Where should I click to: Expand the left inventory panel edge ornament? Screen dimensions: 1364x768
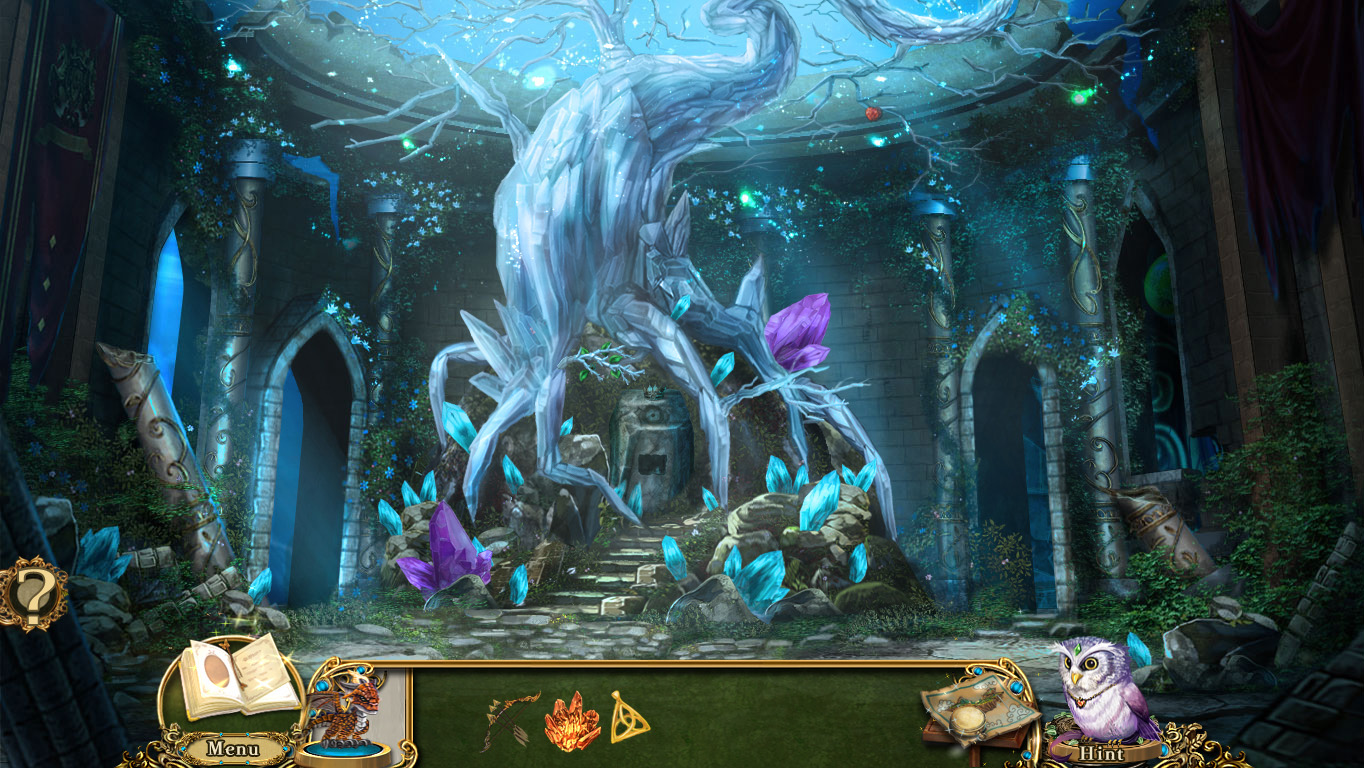[408, 750]
